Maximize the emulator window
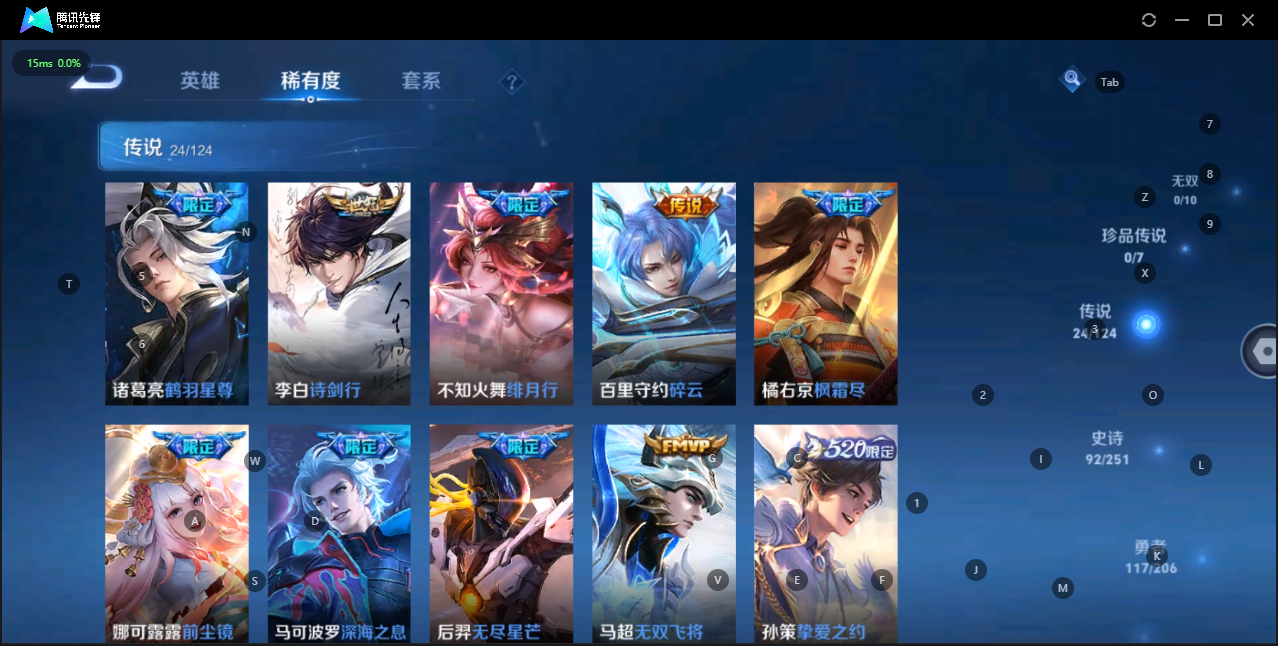1278x646 pixels. (x=1215, y=20)
